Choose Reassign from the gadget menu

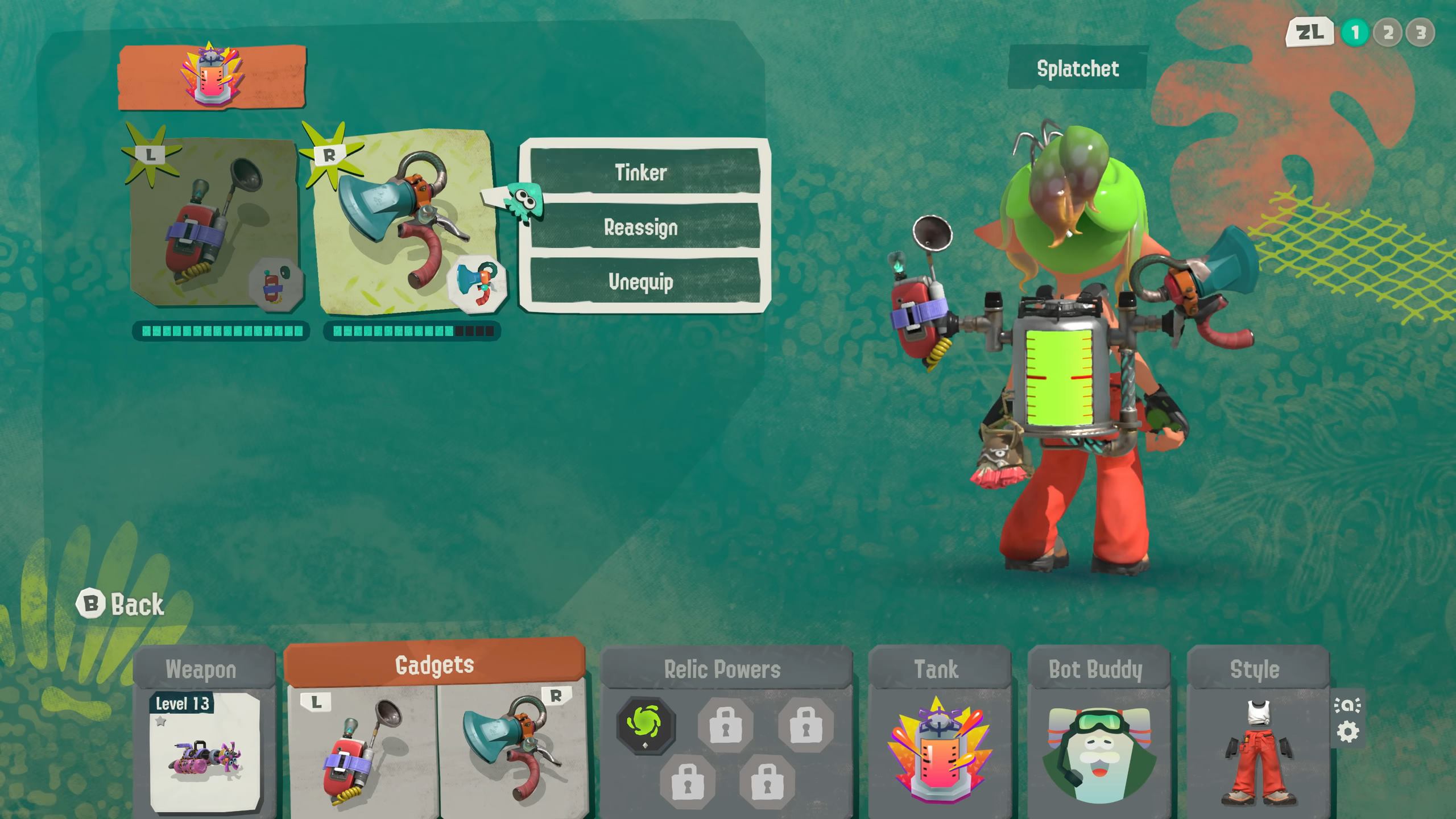coord(642,227)
